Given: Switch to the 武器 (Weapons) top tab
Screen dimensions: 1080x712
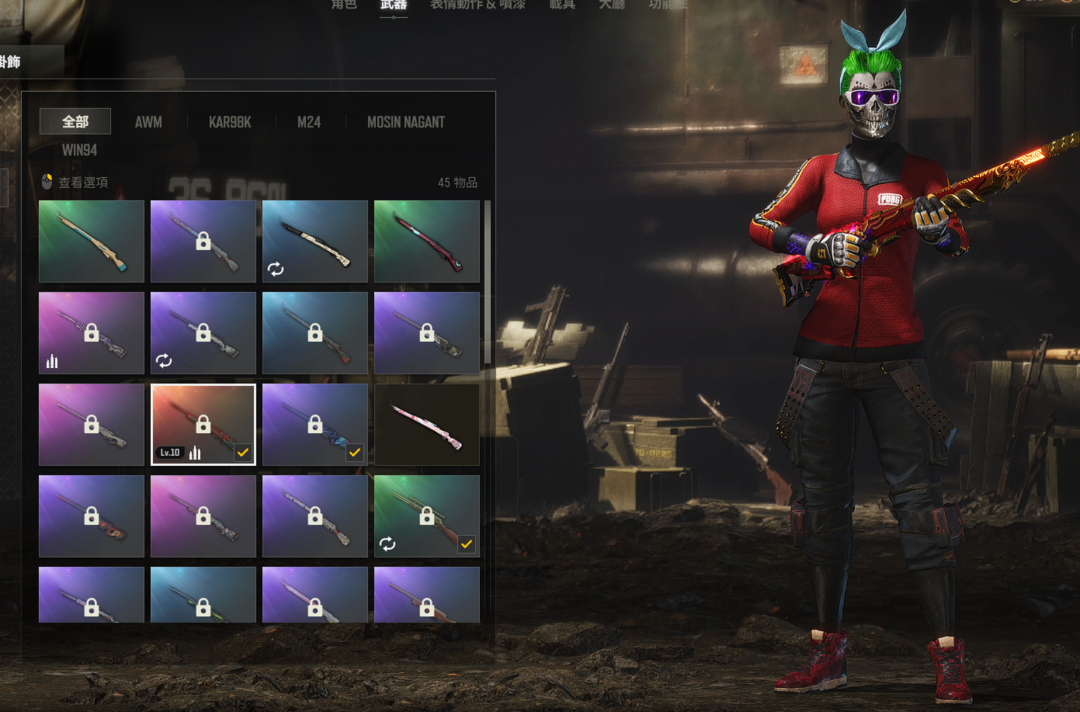Looking at the screenshot, I should (394, 5).
